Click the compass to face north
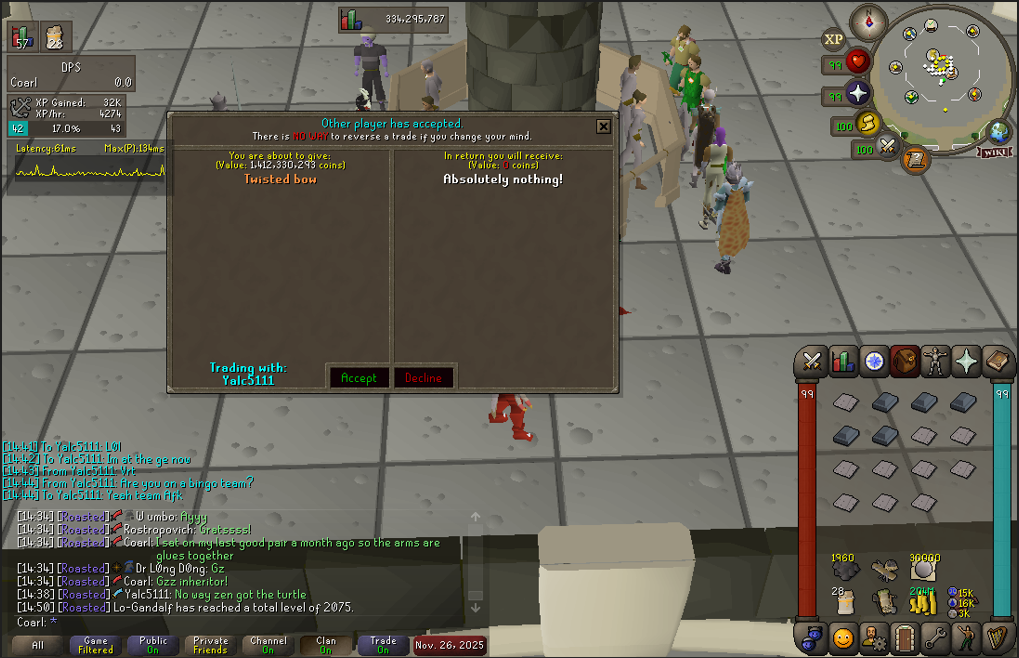This screenshot has height=658, width=1019. coord(868,21)
